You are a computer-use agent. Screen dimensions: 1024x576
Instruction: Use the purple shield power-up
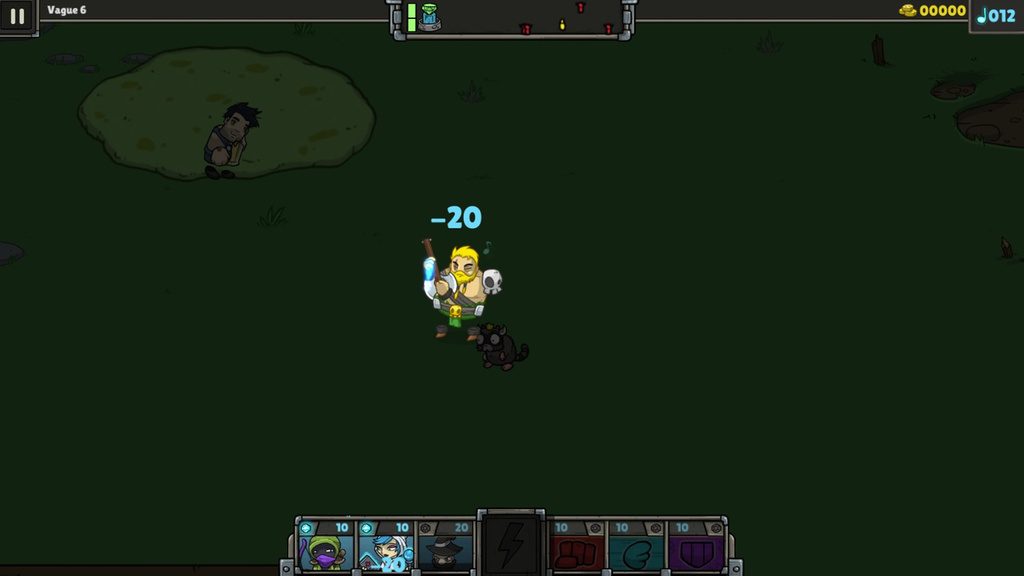696,546
